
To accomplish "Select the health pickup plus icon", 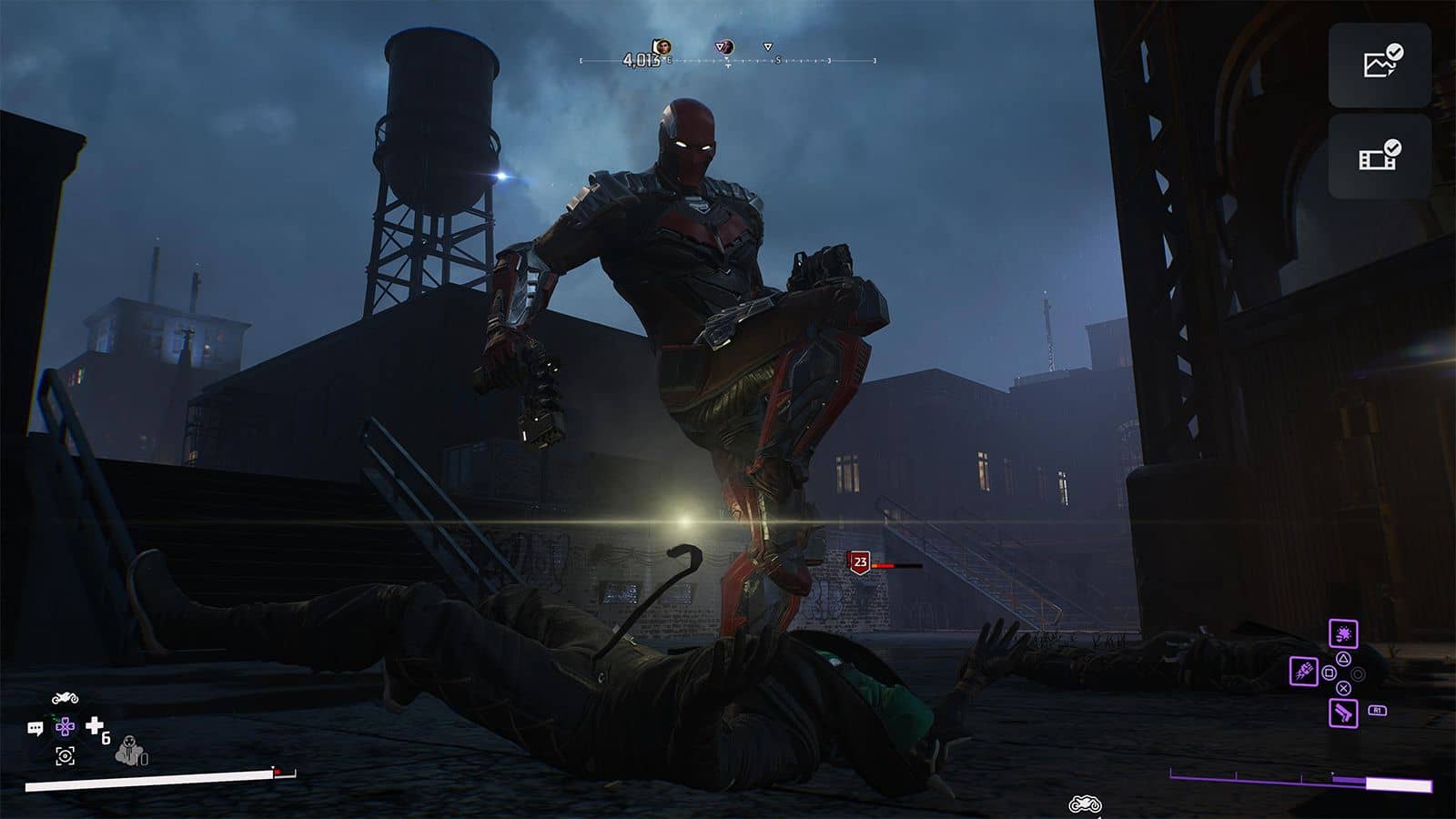I will coord(96,726).
